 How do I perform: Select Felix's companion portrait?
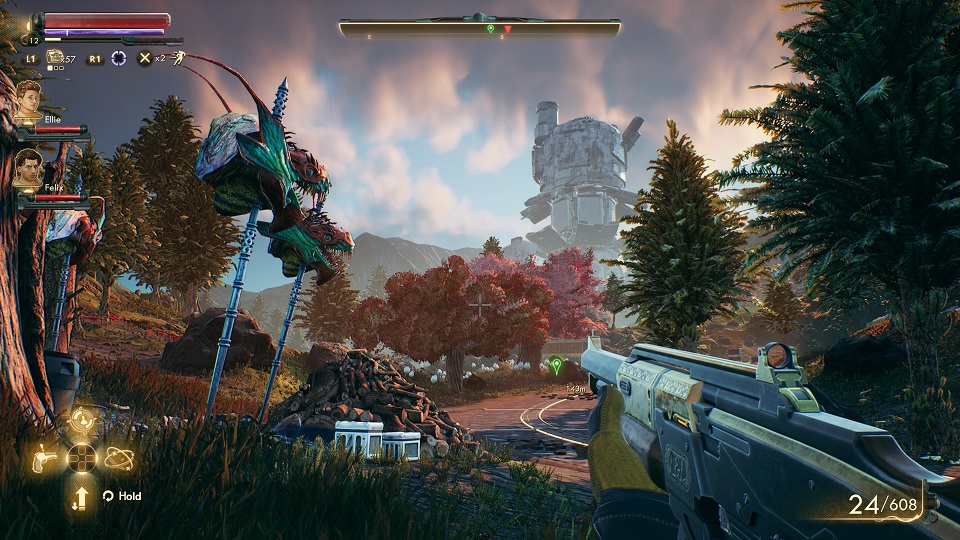pos(28,170)
